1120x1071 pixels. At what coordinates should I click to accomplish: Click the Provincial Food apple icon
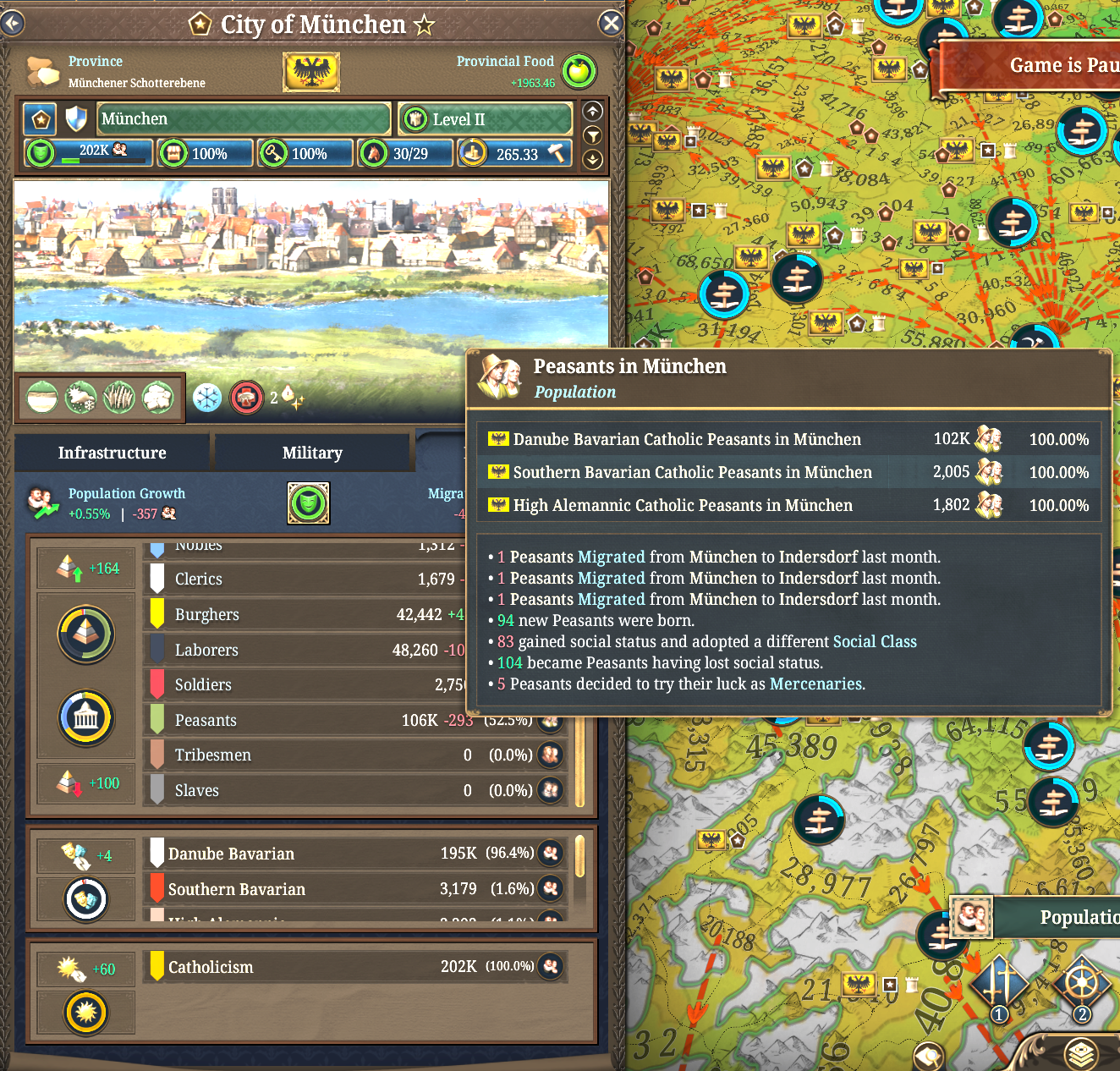point(579,72)
